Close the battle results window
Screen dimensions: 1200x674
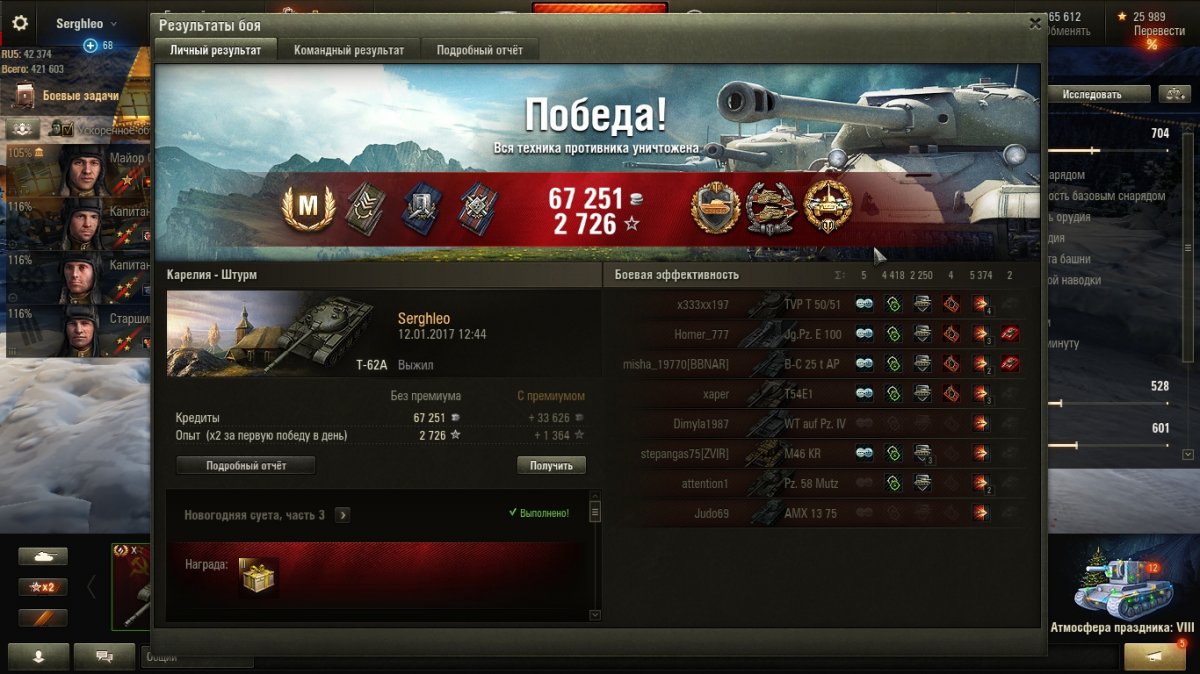tap(1035, 23)
